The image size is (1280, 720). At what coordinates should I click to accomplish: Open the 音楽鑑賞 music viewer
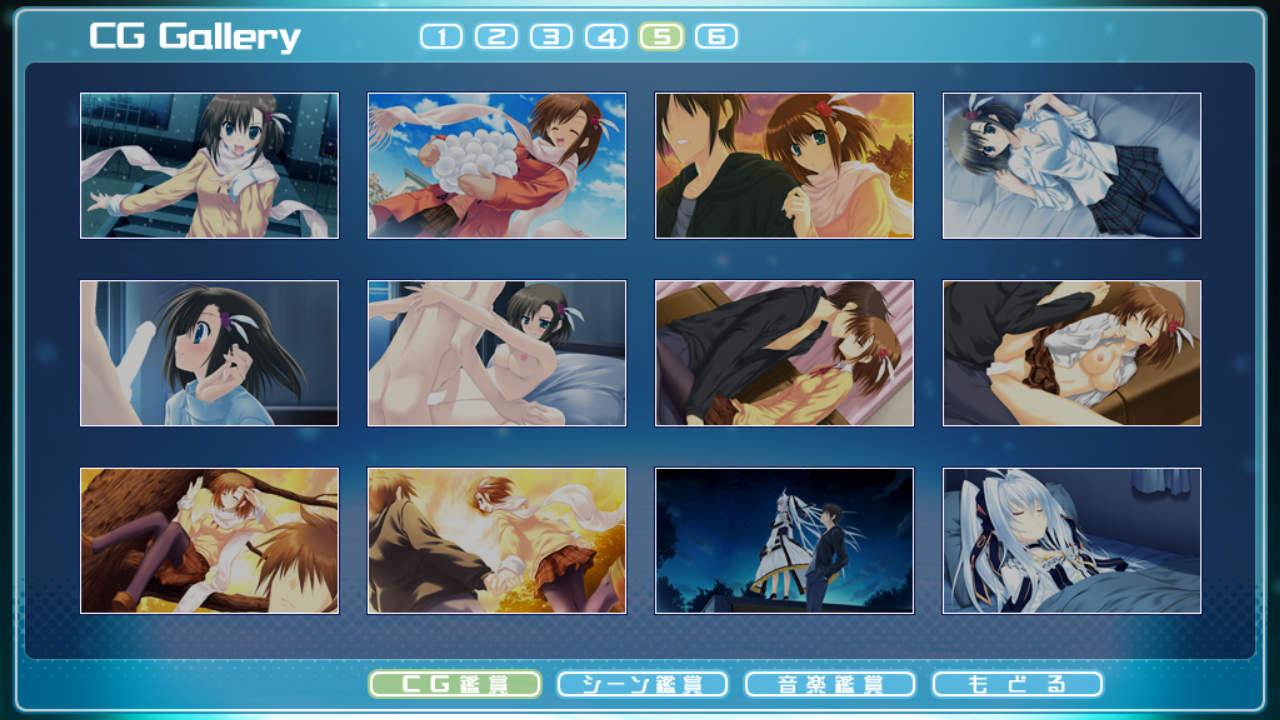click(830, 684)
